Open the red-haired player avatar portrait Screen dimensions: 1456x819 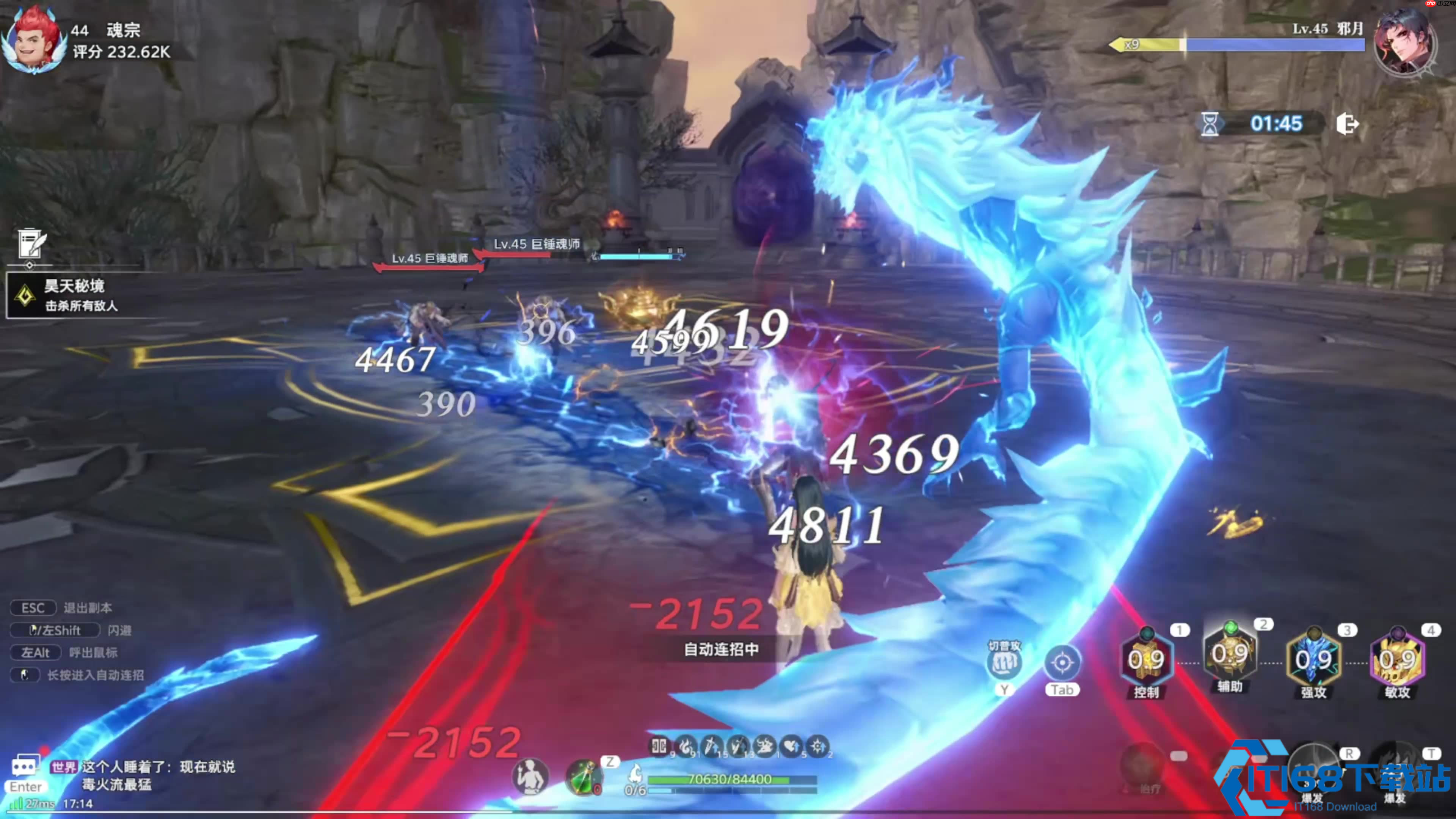pyautogui.click(x=33, y=41)
